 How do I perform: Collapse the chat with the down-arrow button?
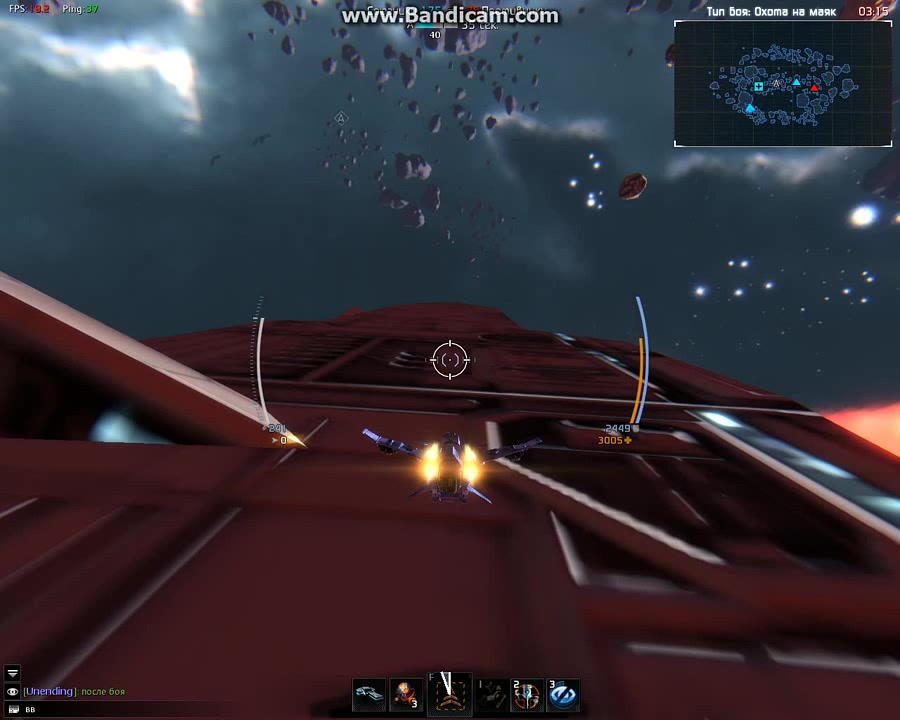(12, 674)
